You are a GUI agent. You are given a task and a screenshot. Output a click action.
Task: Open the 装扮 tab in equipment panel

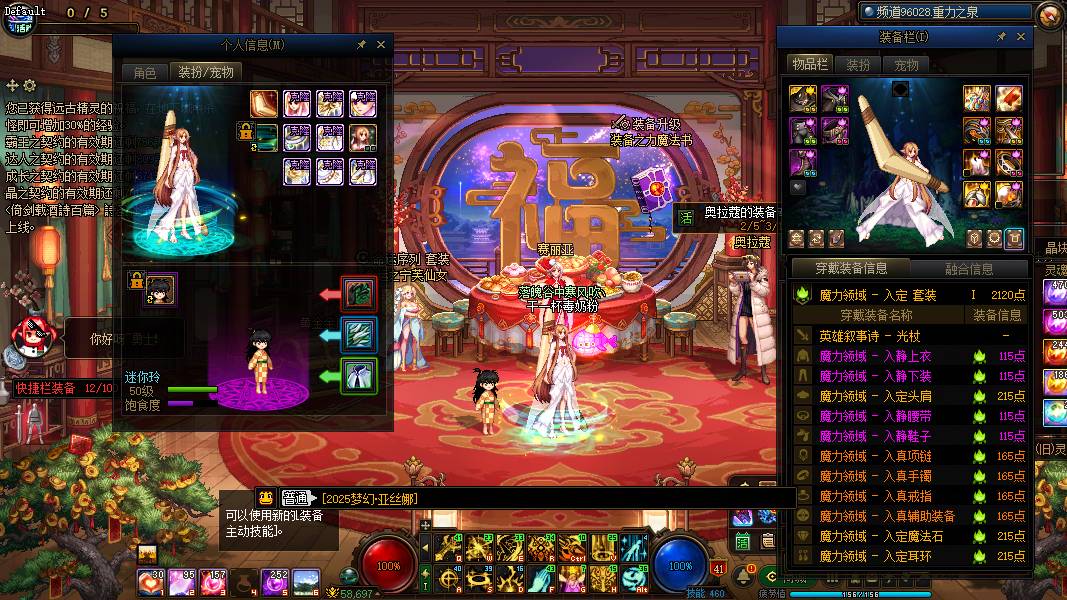(x=858, y=64)
